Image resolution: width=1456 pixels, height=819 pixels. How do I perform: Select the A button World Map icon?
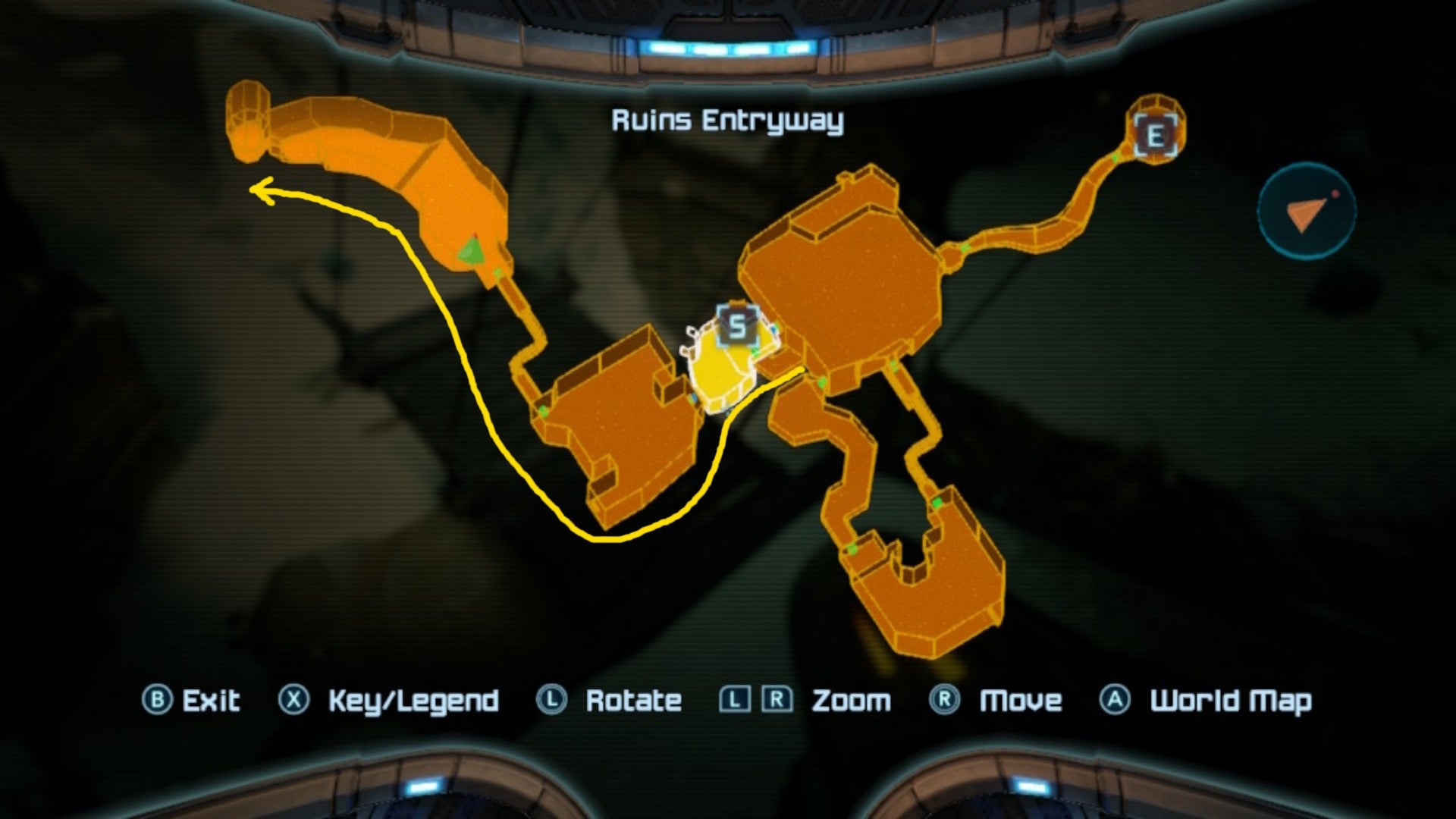(1113, 700)
